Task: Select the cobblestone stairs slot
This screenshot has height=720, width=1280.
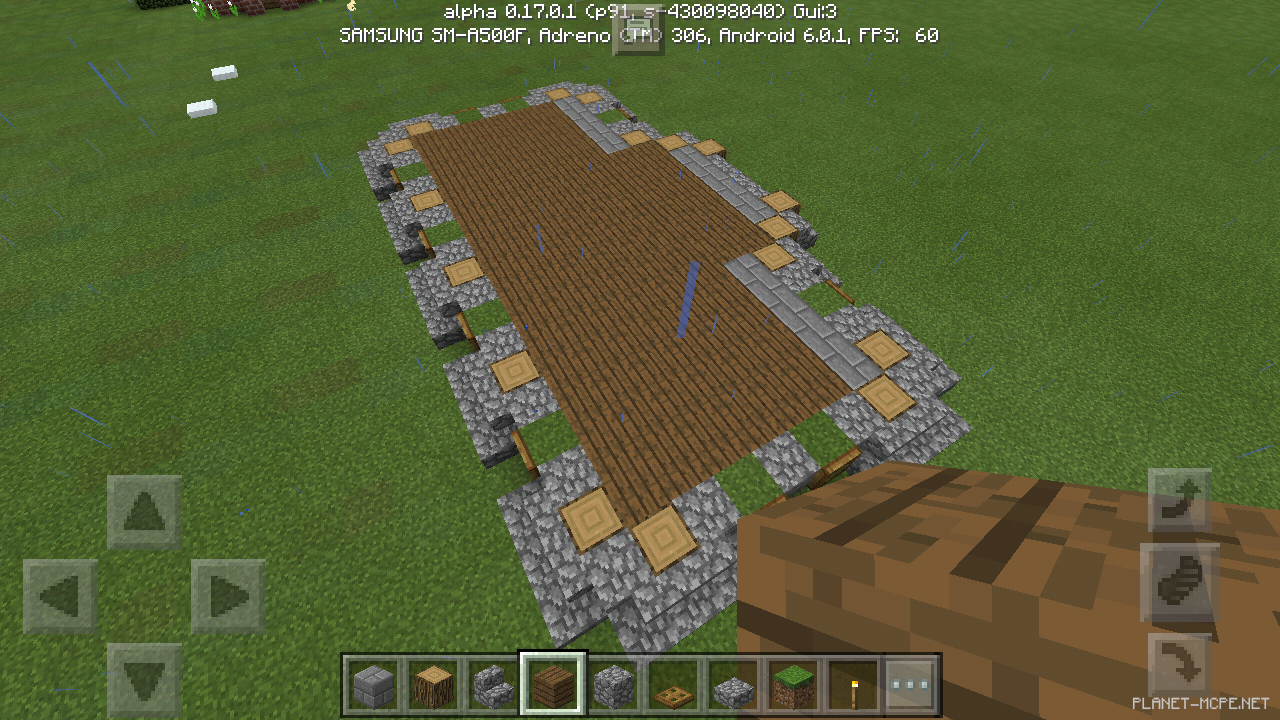Action: (x=493, y=685)
